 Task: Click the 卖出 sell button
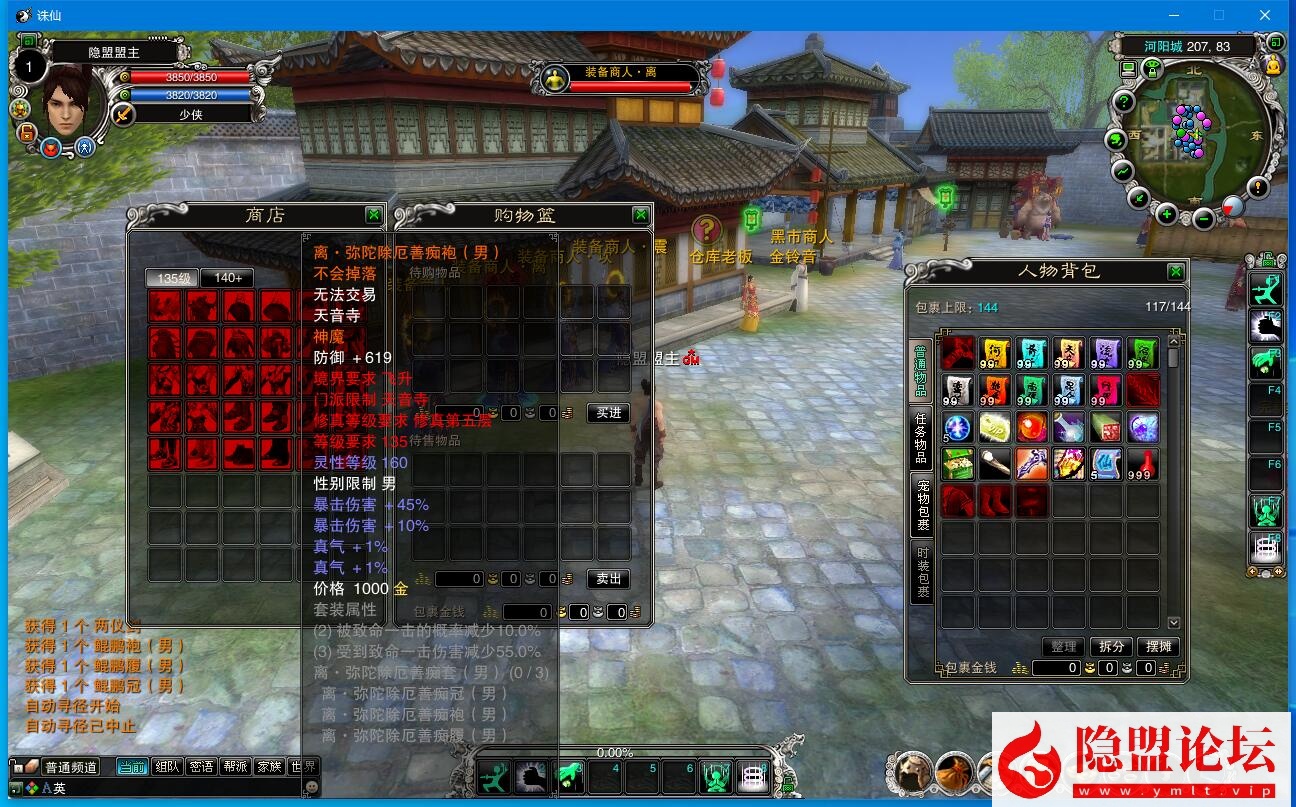pos(608,578)
